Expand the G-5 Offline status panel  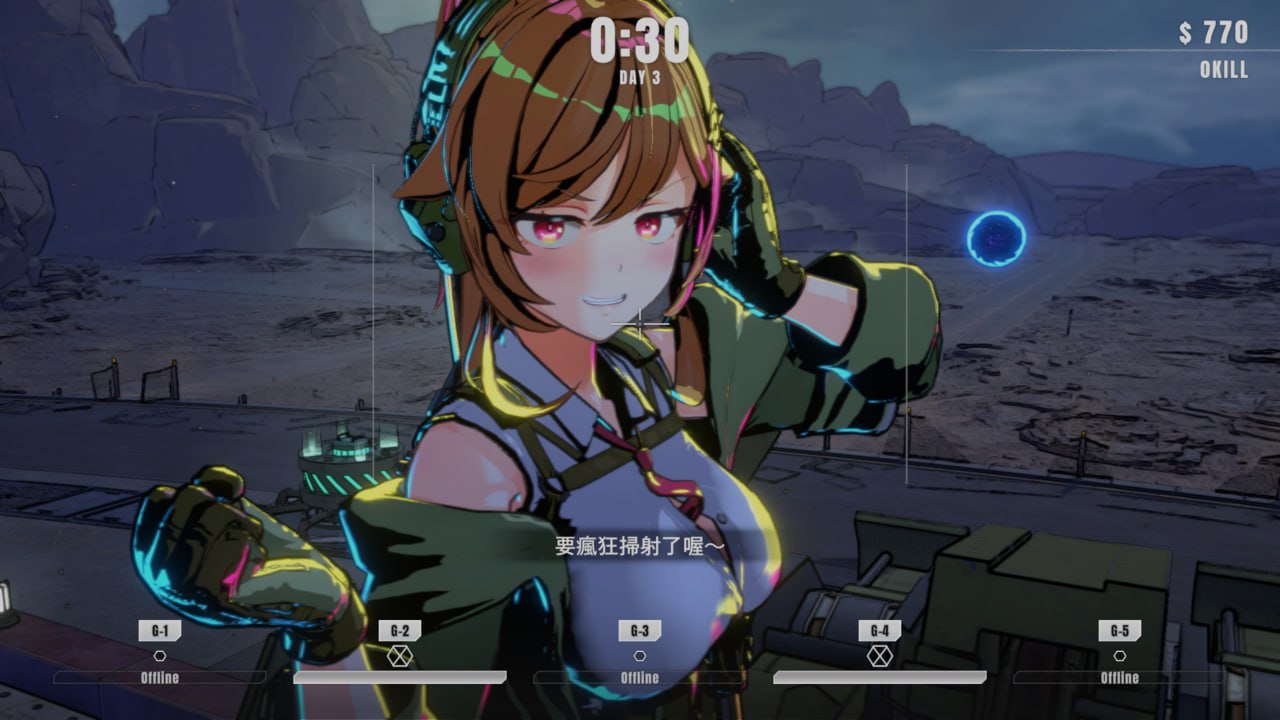click(1119, 677)
